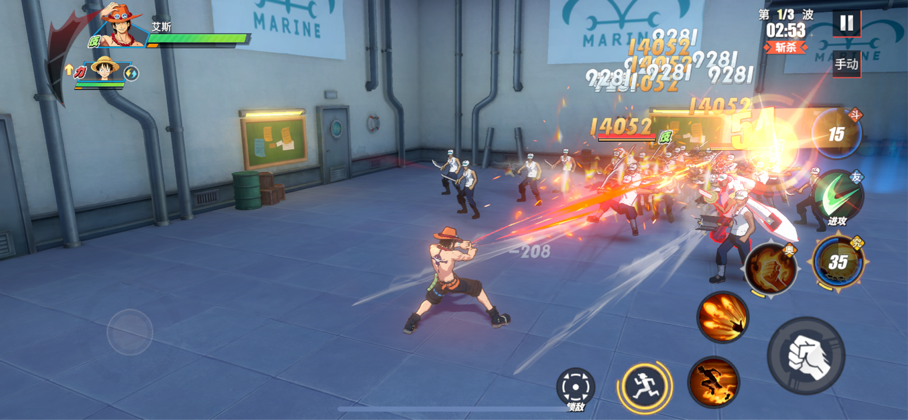Use the fire sprint skill
This screenshot has width=908, height=420.
713,381
